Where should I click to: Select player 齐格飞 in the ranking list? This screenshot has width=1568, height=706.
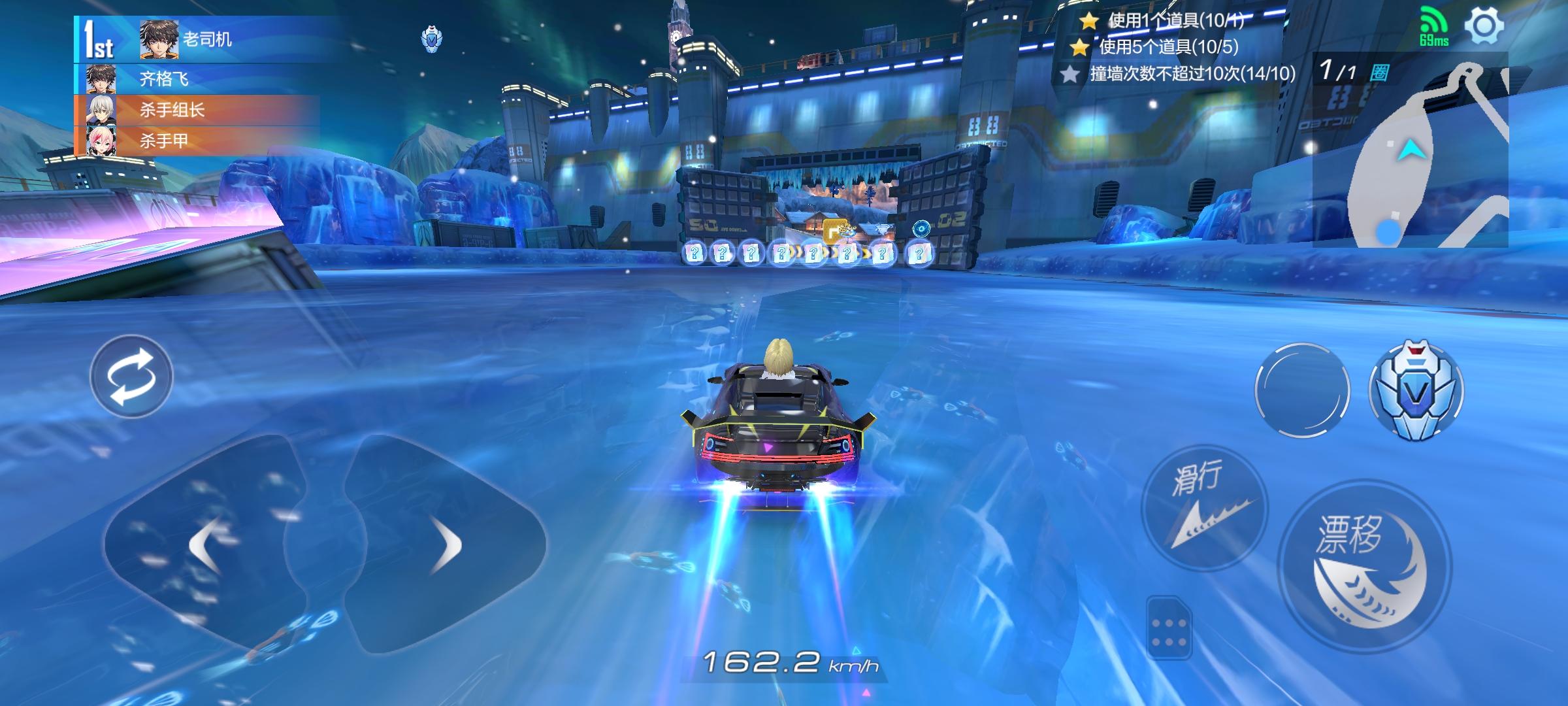[x=163, y=79]
